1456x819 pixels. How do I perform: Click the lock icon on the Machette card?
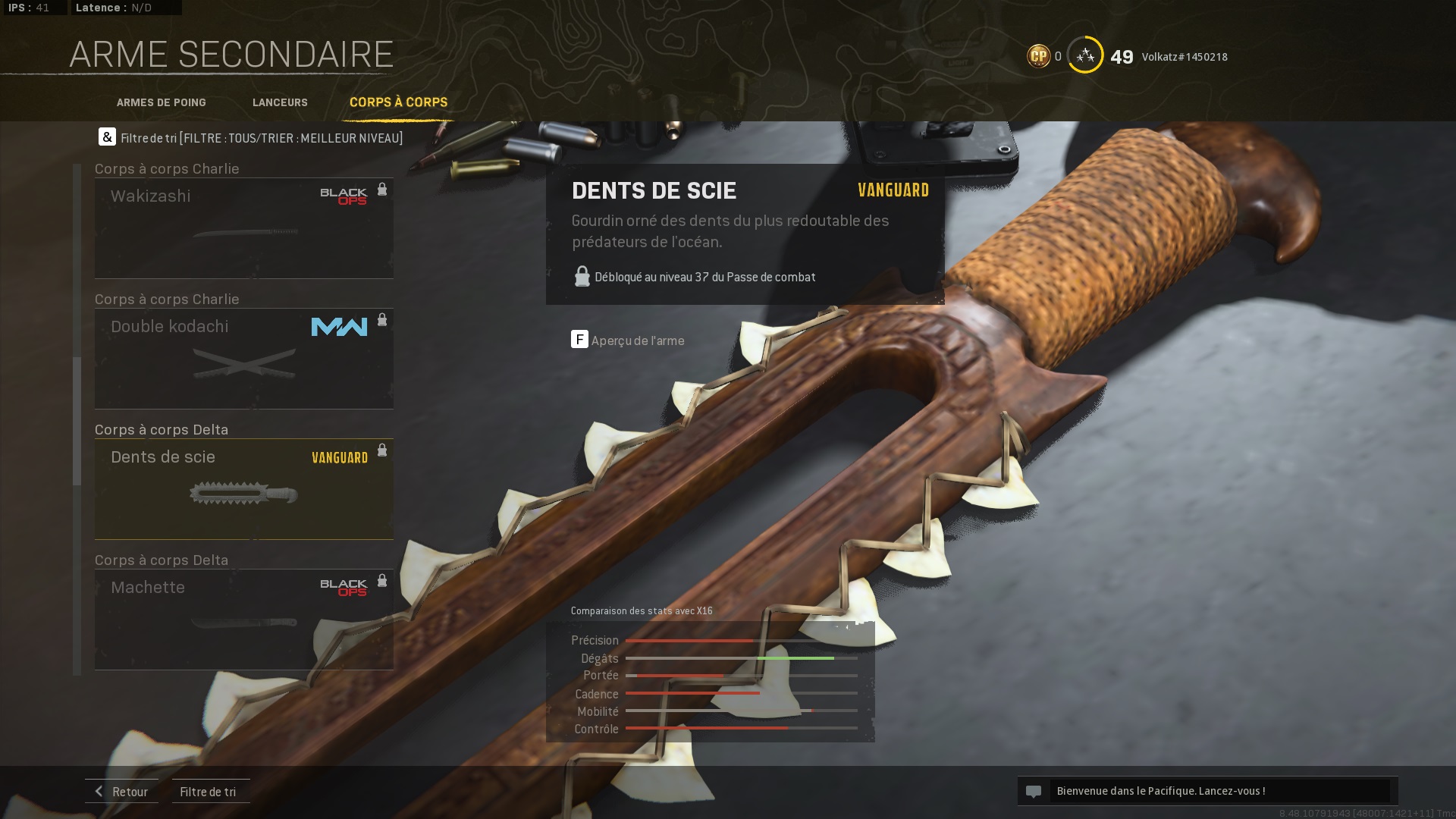click(382, 581)
